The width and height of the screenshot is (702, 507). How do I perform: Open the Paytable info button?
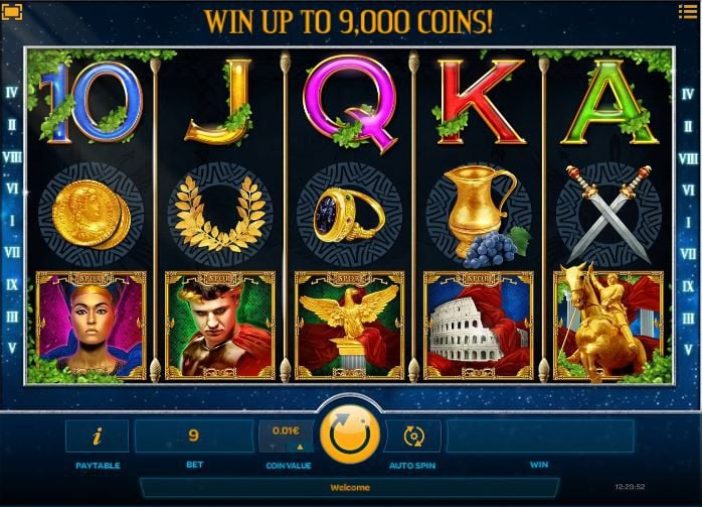coord(97,436)
